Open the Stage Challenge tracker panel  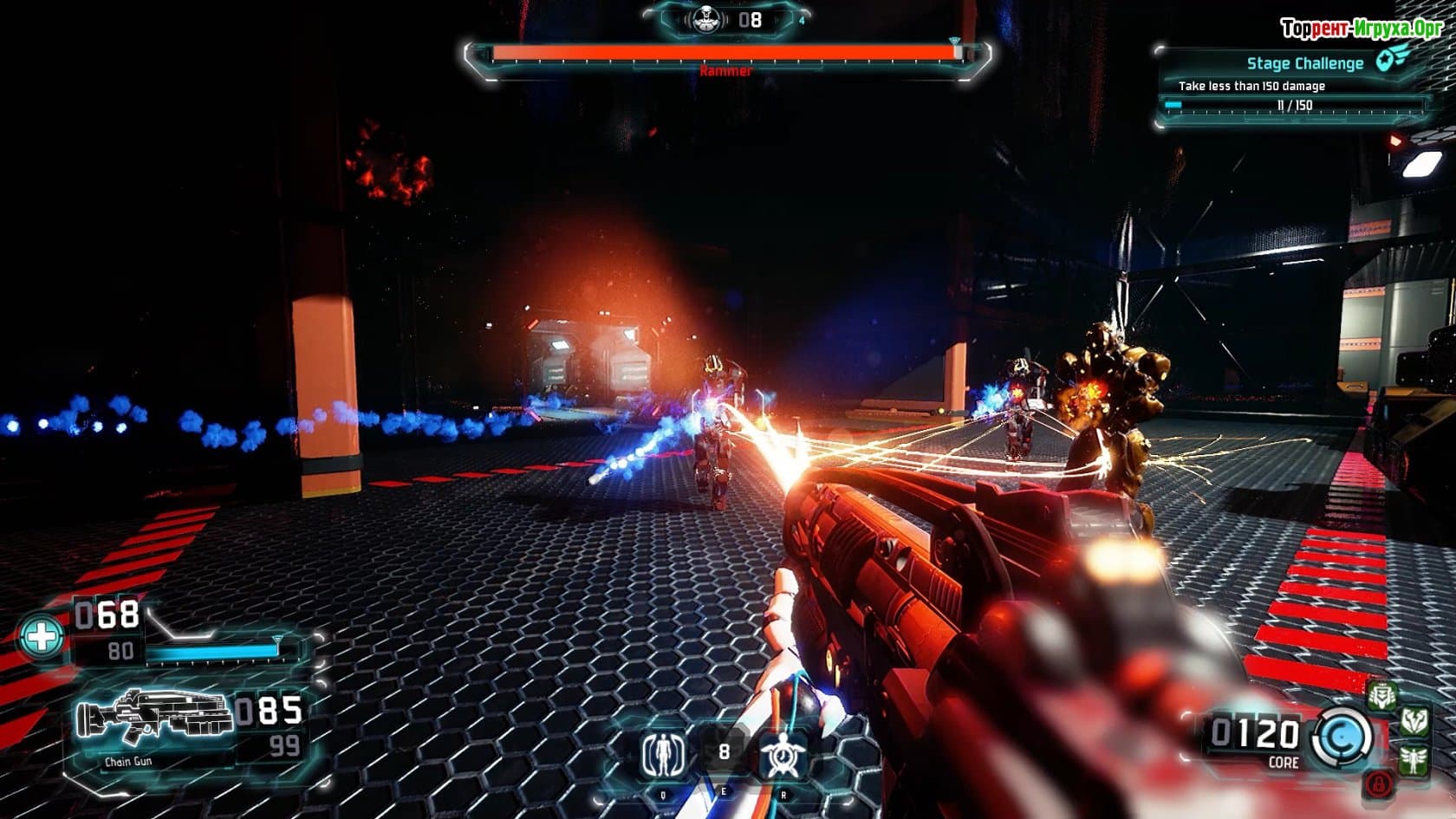(x=1294, y=84)
